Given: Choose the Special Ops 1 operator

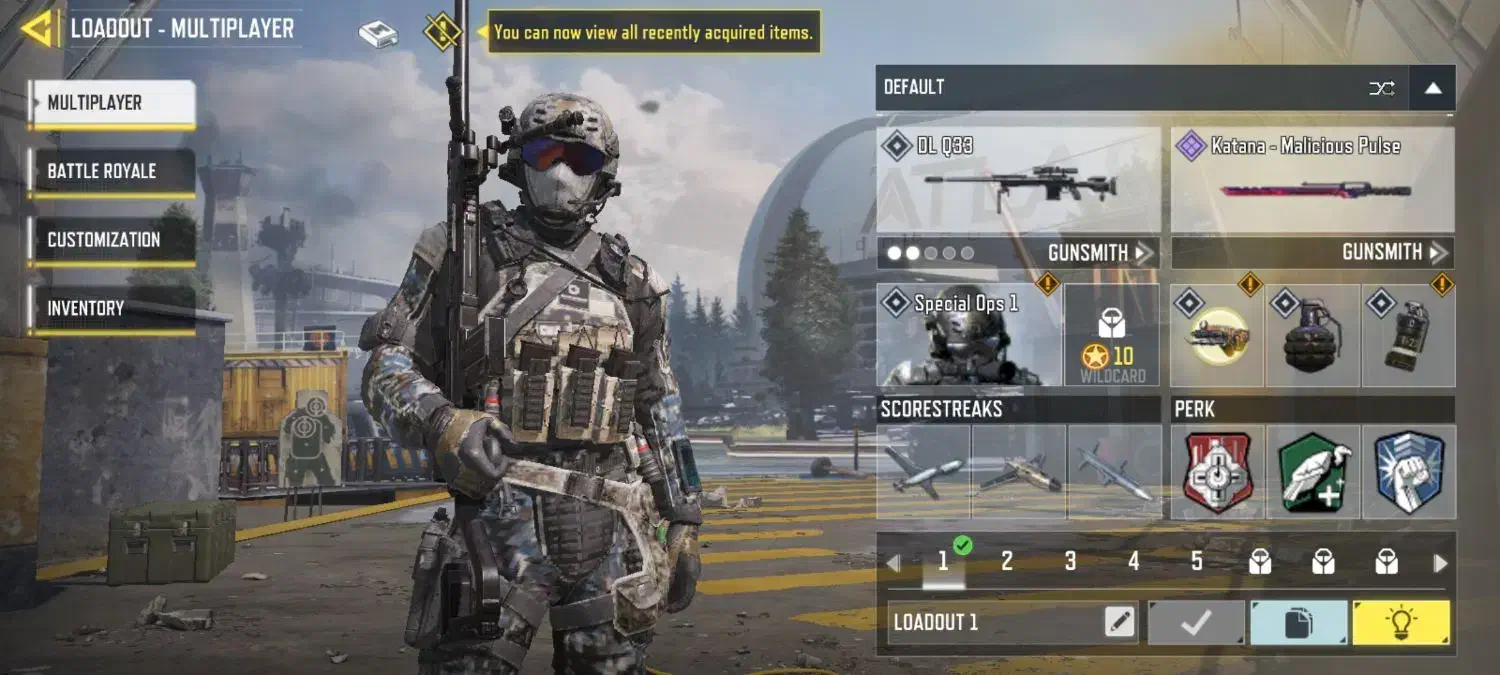Looking at the screenshot, I should (x=968, y=335).
